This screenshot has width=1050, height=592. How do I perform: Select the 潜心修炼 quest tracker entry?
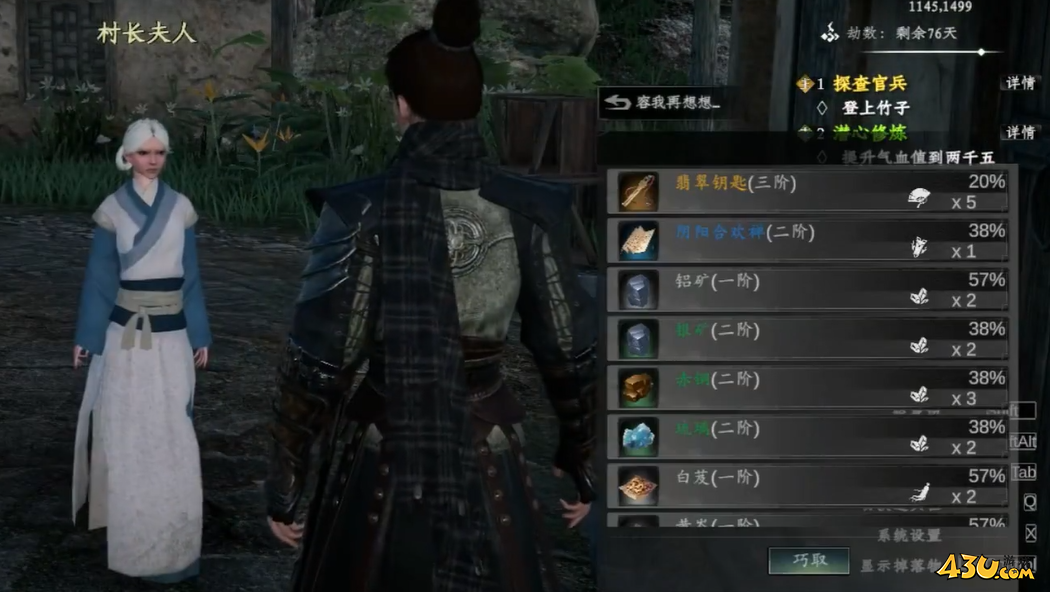click(869, 132)
